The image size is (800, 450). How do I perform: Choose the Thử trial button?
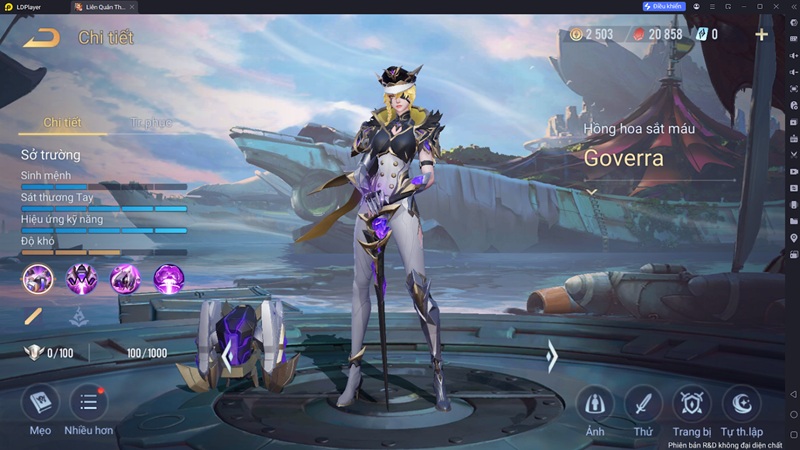point(643,404)
